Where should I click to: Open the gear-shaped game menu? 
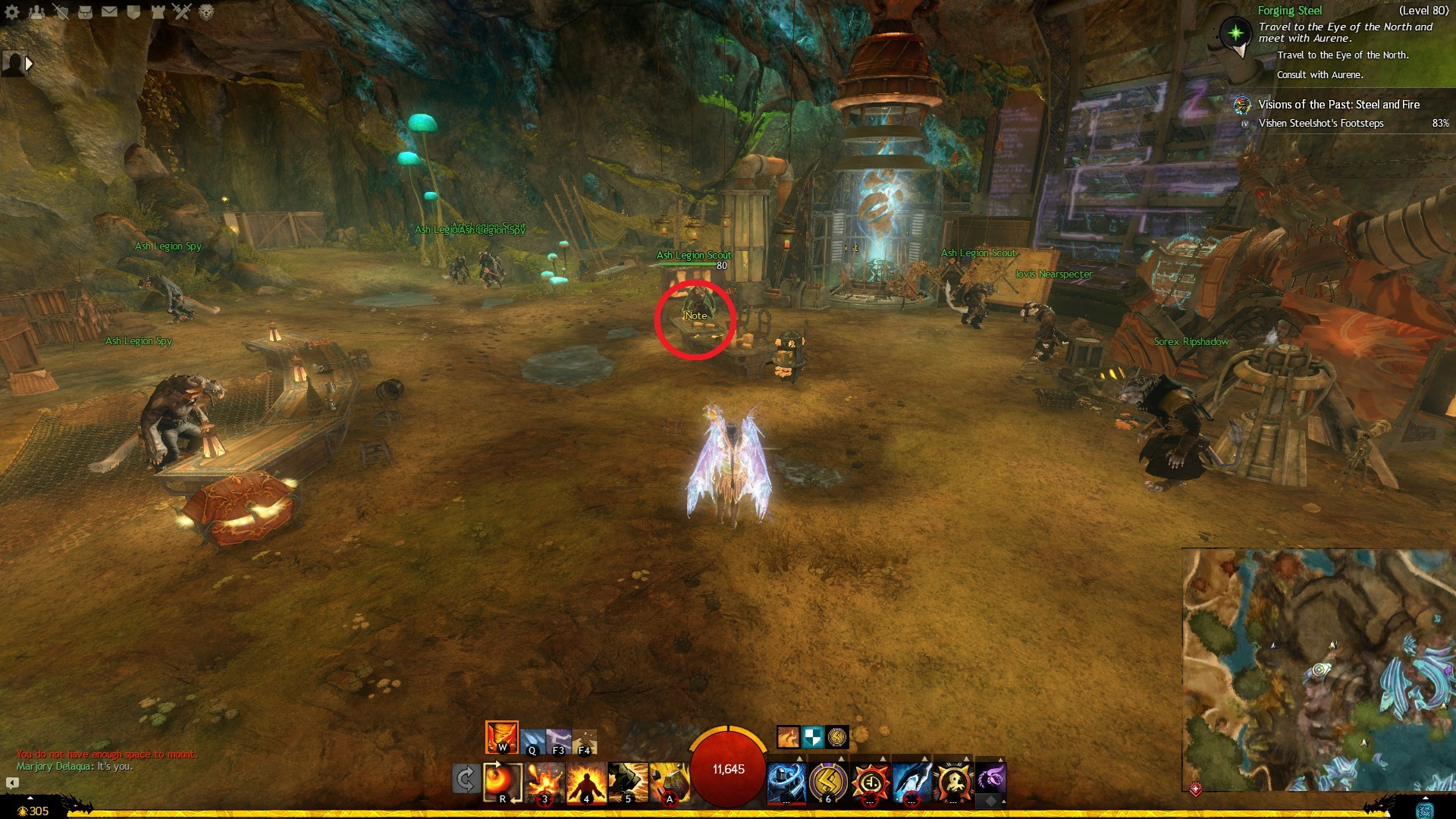click(x=12, y=11)
